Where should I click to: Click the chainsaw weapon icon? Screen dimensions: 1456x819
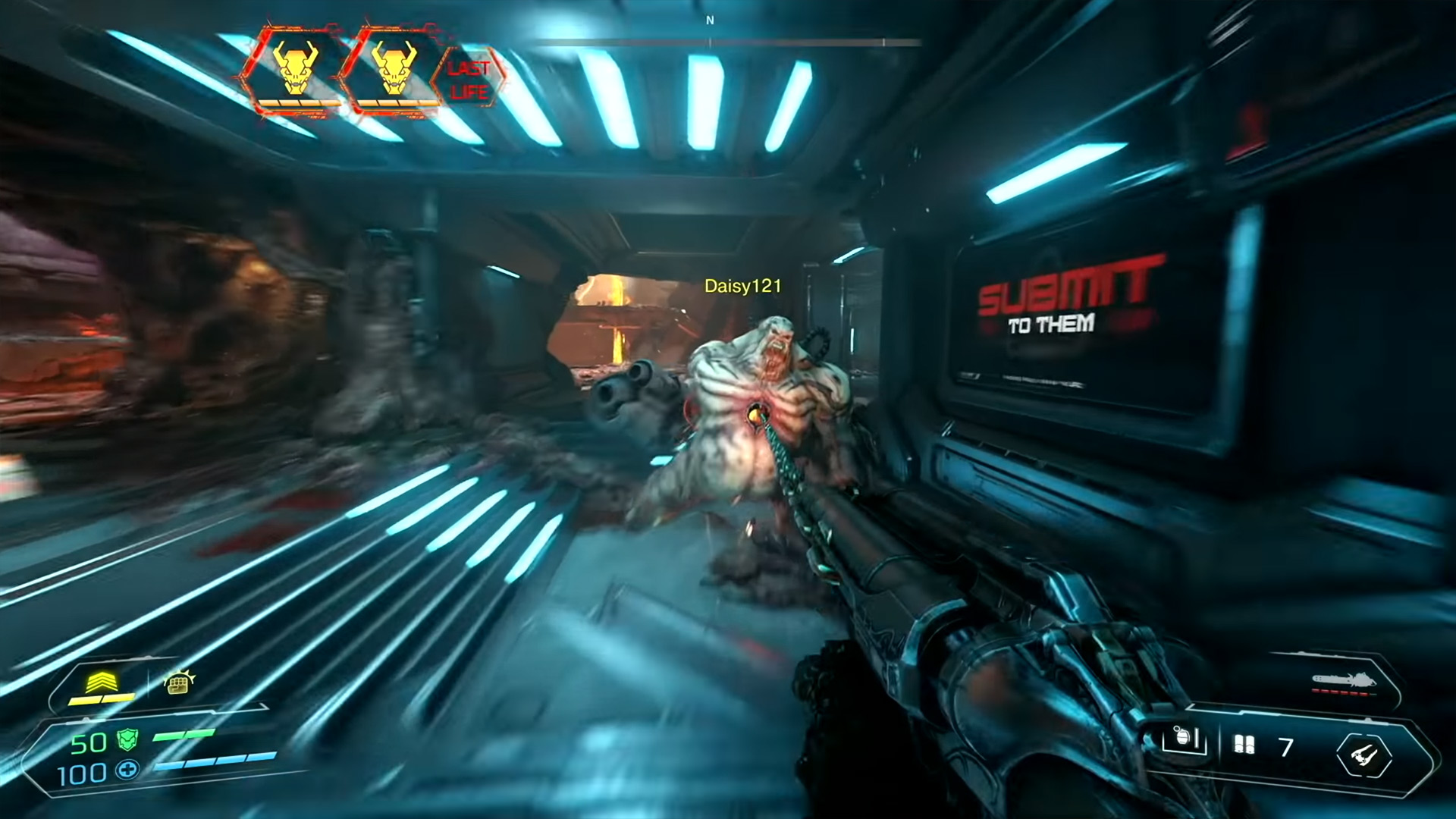pyautogui.click(x=1342, y=679)
